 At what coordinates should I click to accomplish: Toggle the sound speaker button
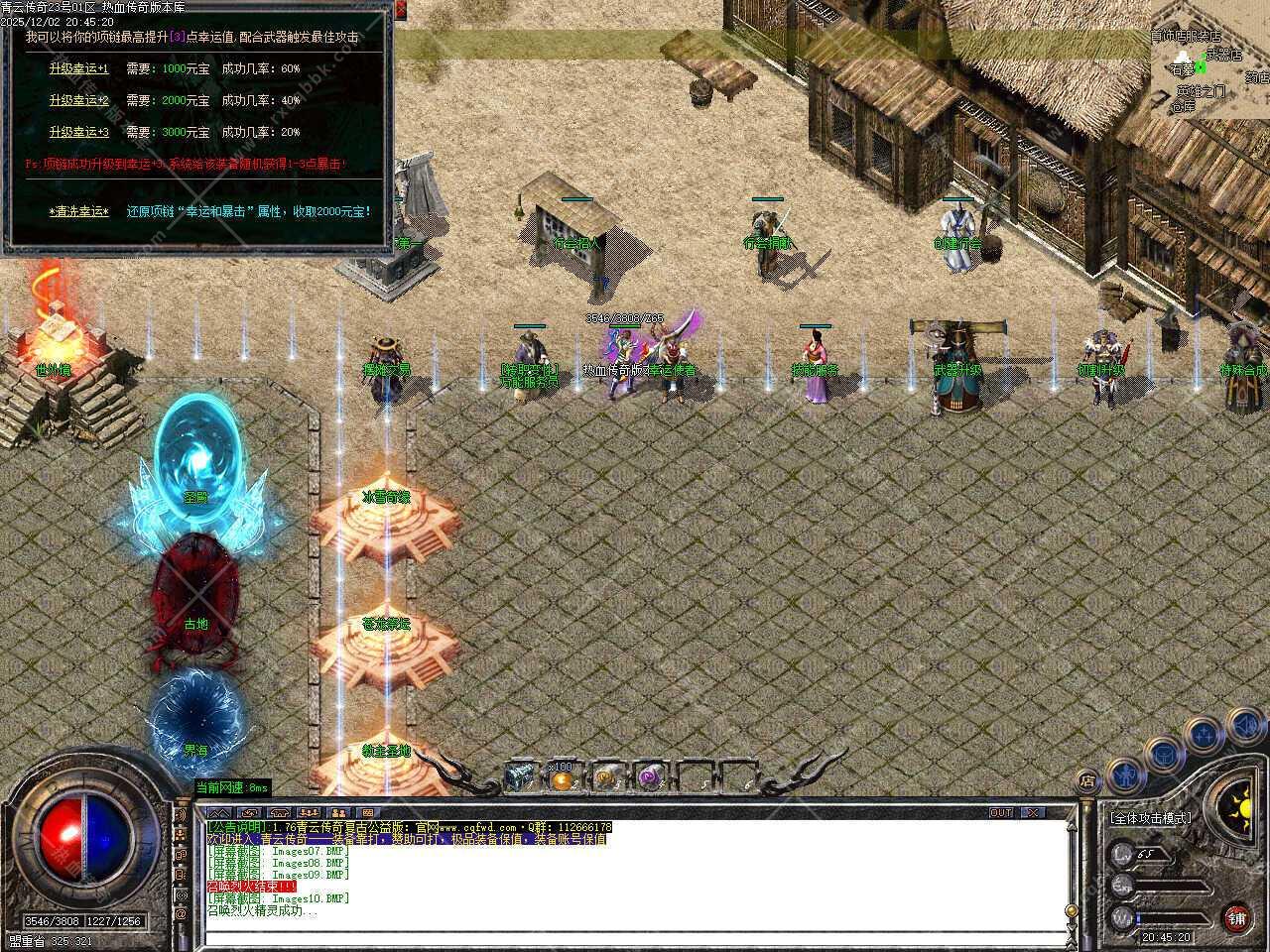click(1245, 727)
